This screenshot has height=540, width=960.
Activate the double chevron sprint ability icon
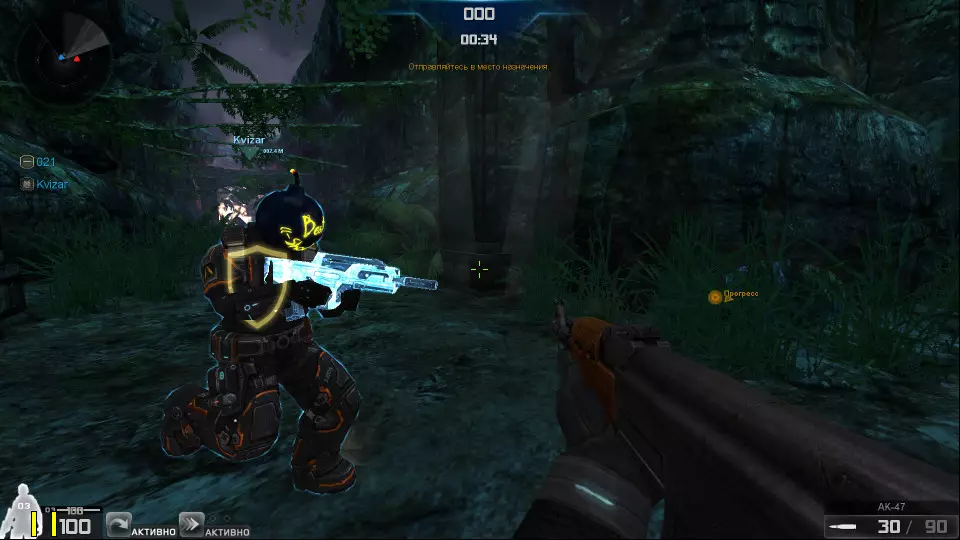pos(191,524)
